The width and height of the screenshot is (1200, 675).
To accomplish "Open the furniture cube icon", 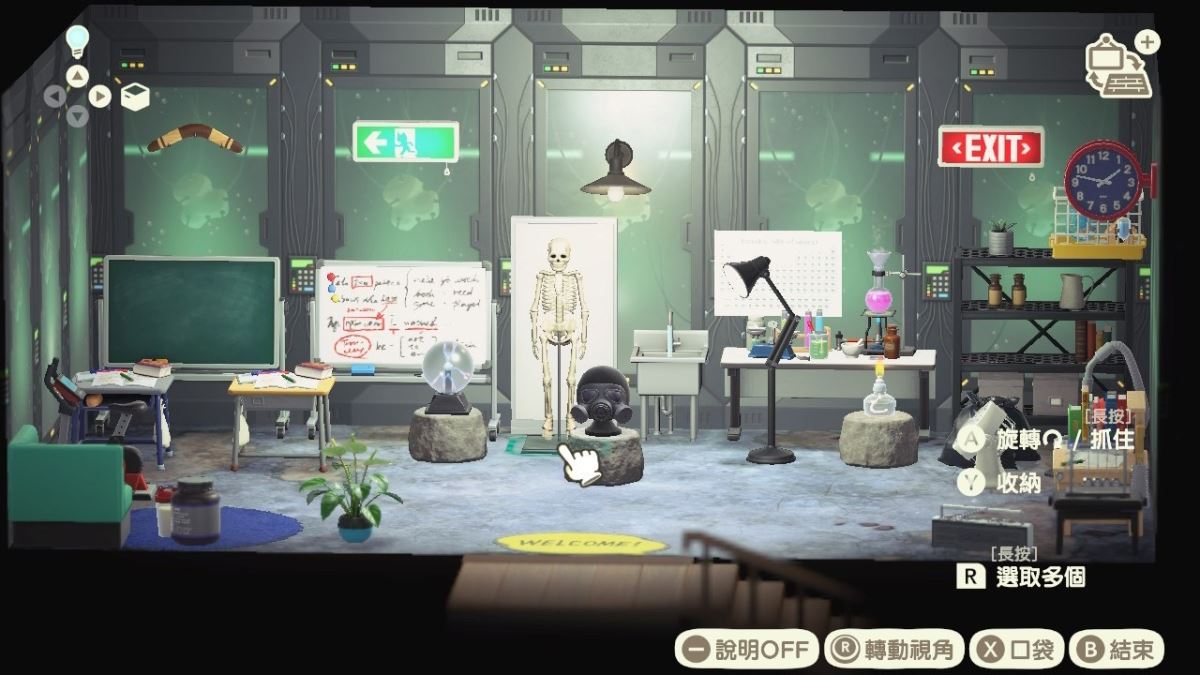I will click(x=135, y=97).
